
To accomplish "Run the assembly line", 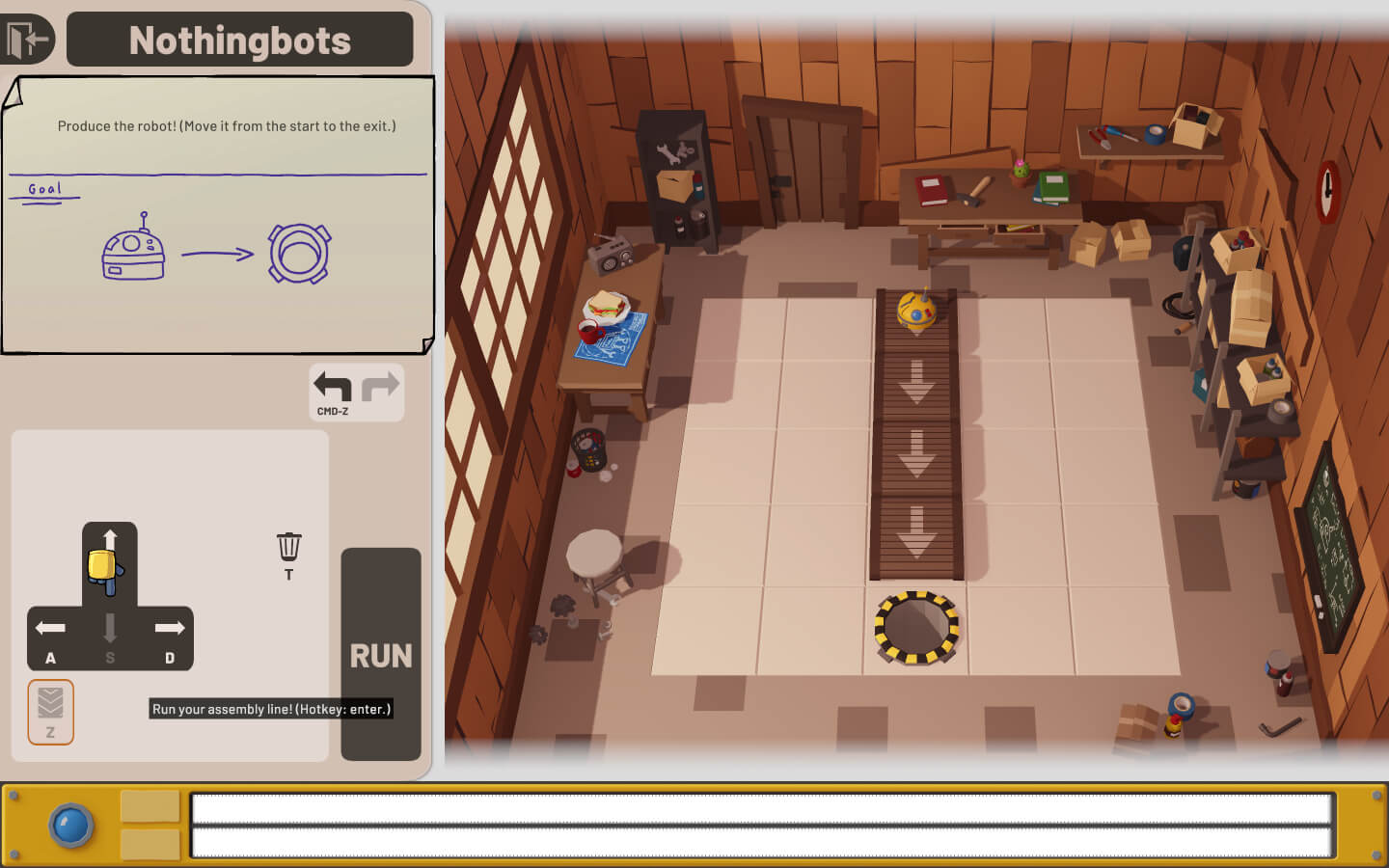I will point(381,655).
